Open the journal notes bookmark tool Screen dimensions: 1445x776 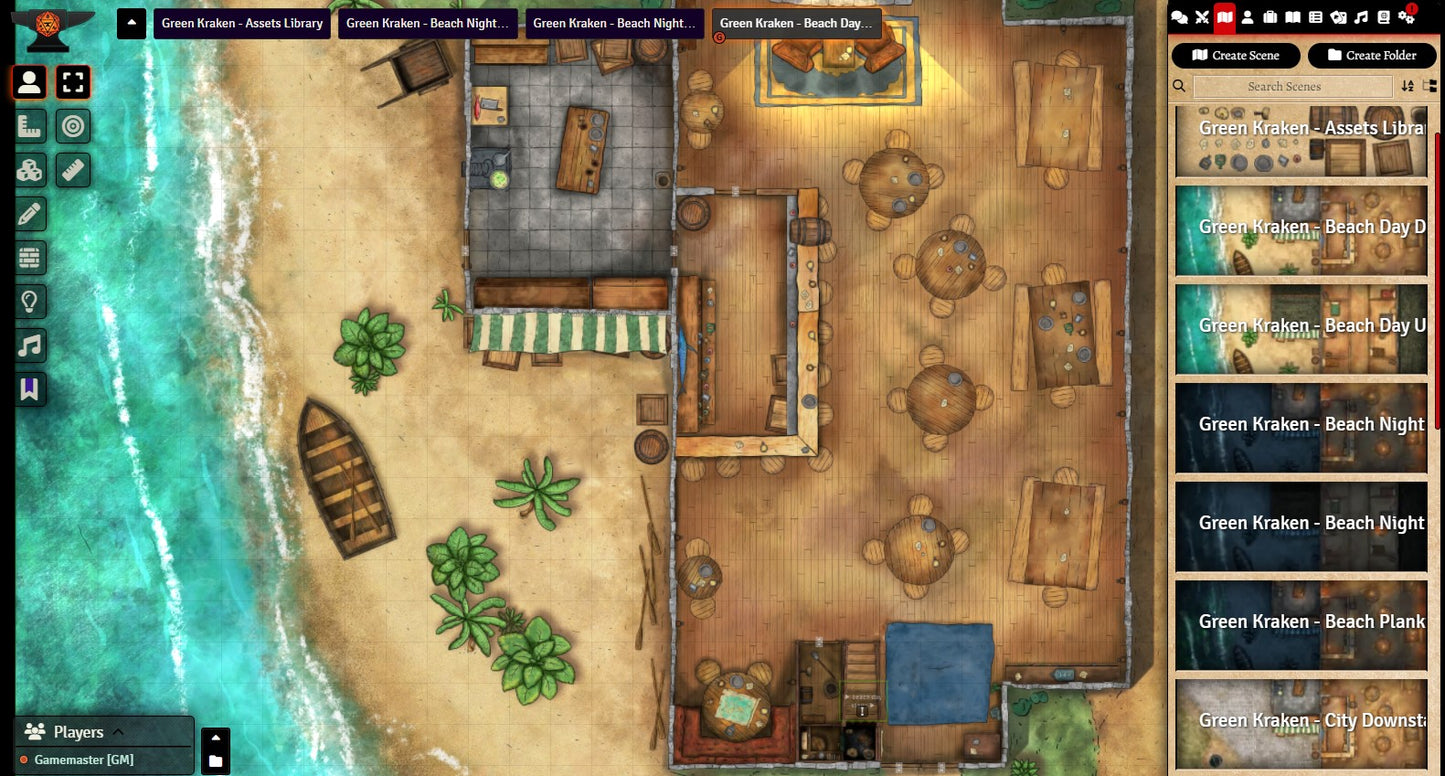pos(29,389)
